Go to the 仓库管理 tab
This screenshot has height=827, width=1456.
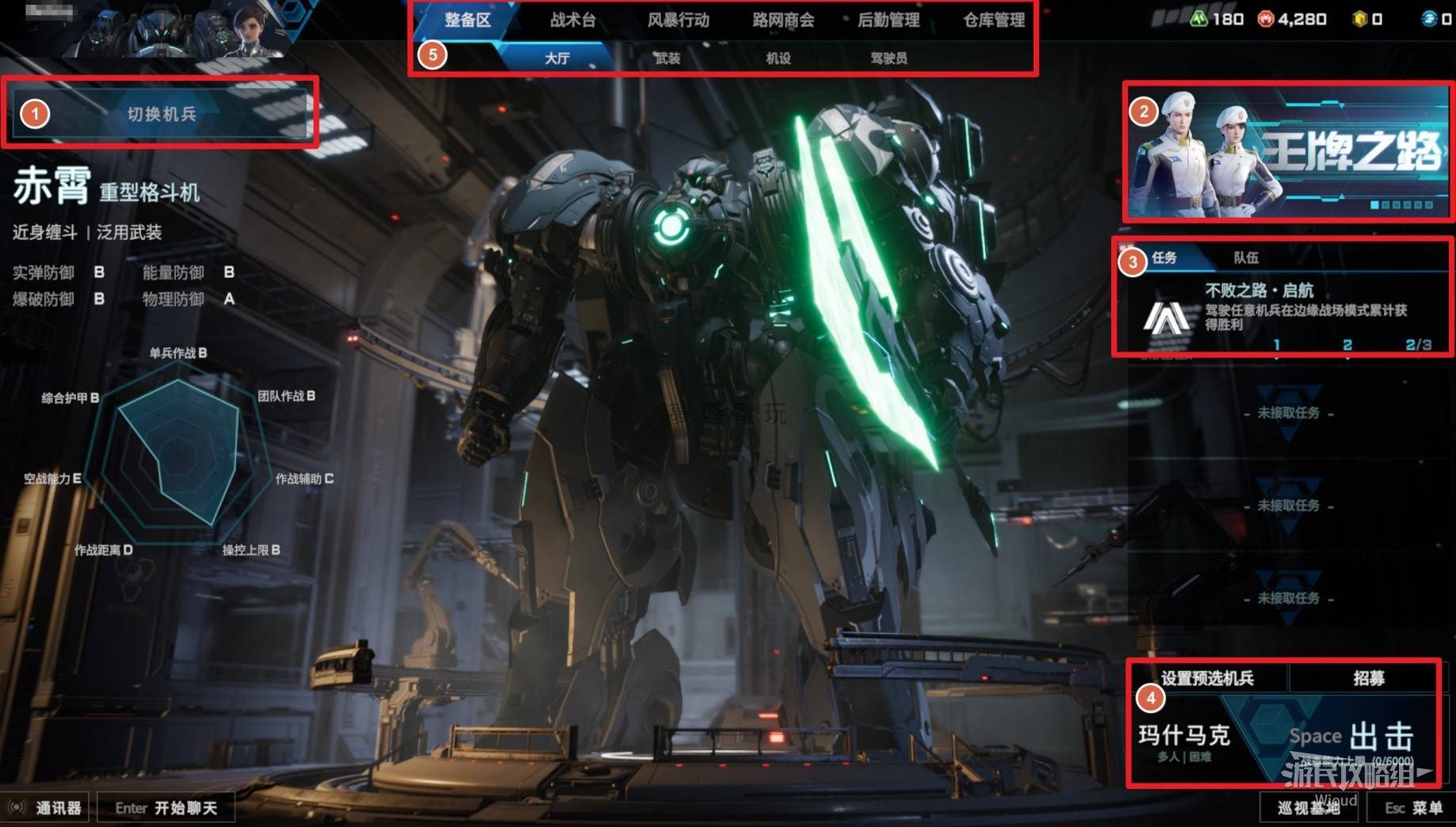(x=994, y=20)
